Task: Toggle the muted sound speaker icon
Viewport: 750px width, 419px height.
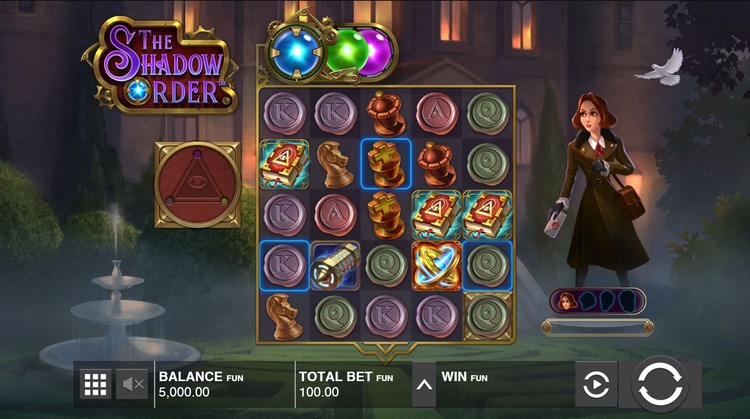Action: click(x=131, y=384)
